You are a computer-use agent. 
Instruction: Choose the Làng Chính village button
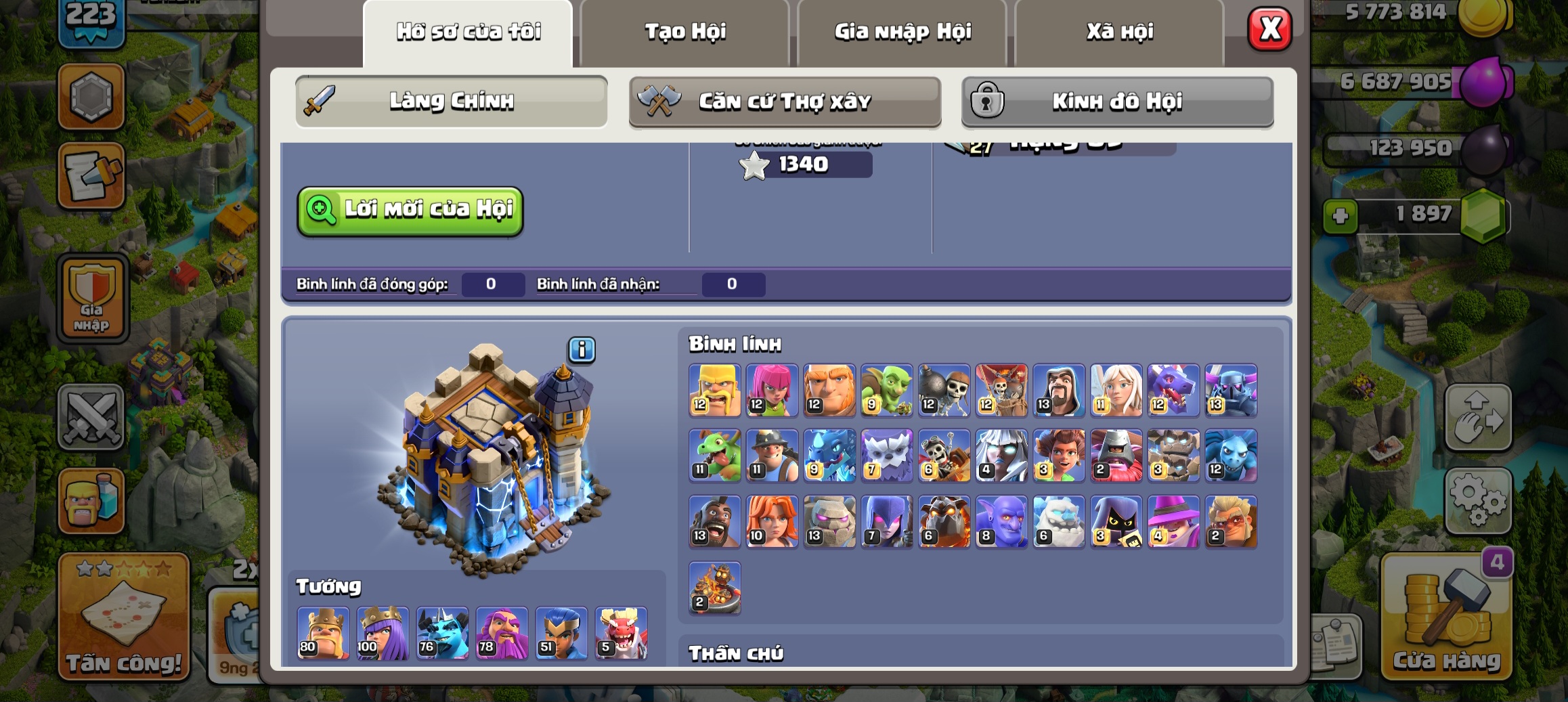[451, 102]
